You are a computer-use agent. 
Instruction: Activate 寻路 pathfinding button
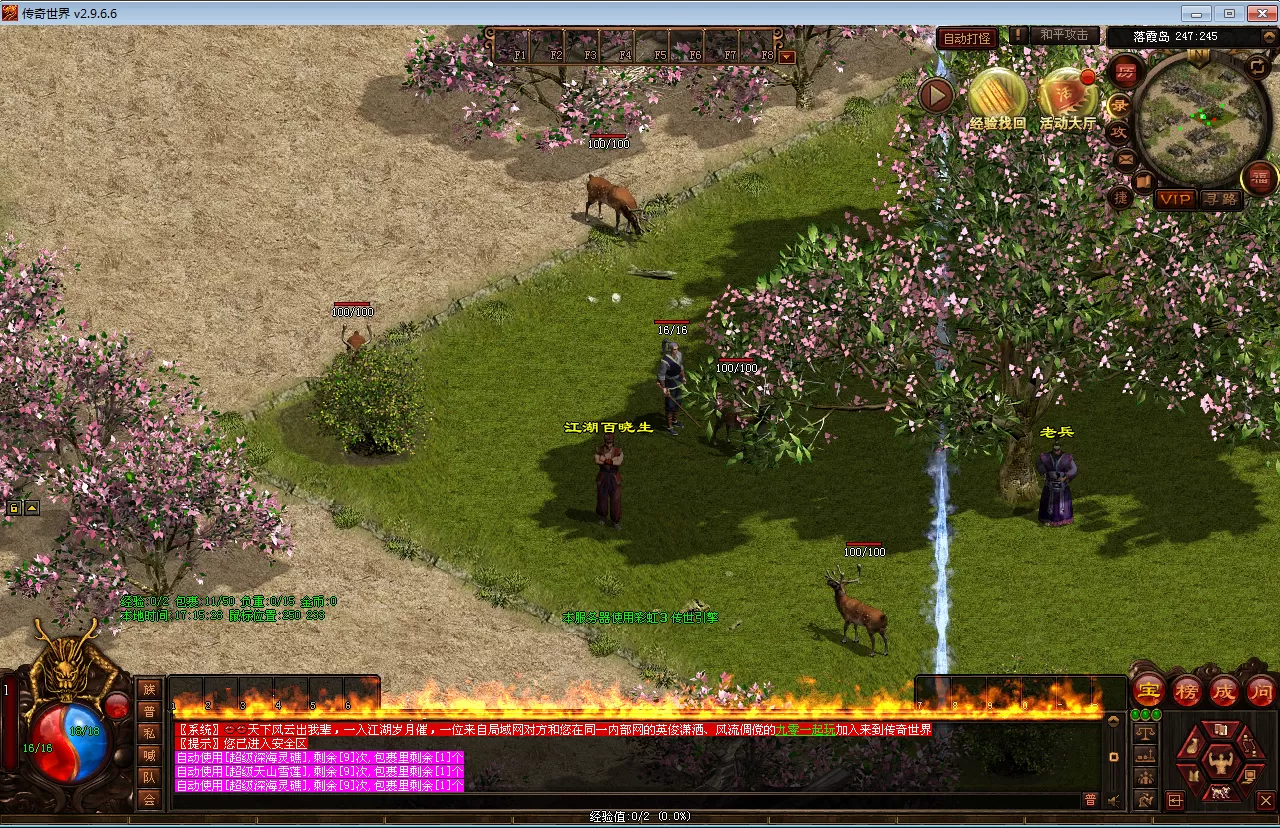(x=1220, y=199)
